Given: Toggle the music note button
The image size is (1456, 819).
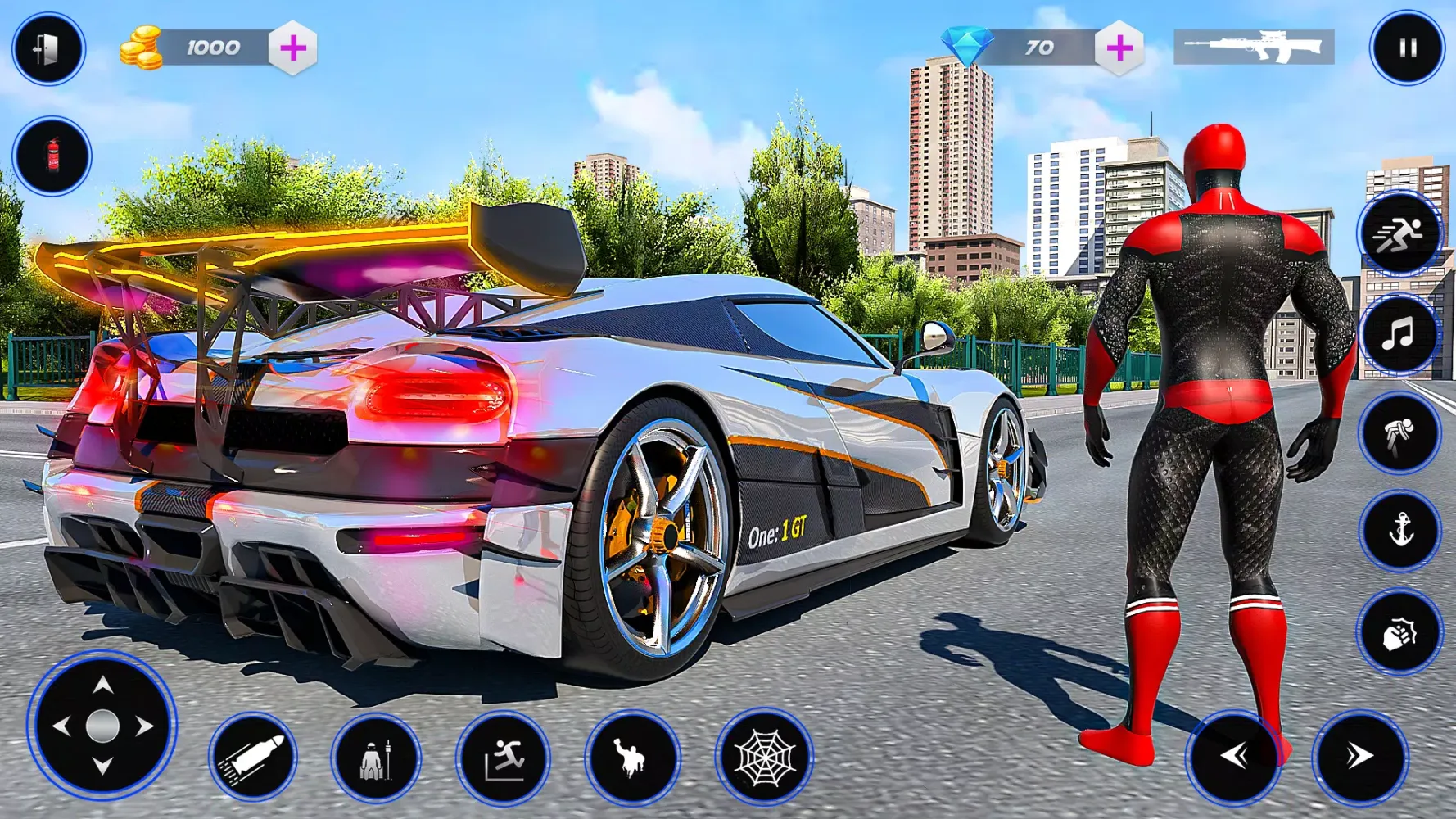Looking at the screenshot, I should pyautogui.click(x=1399, y=334).
